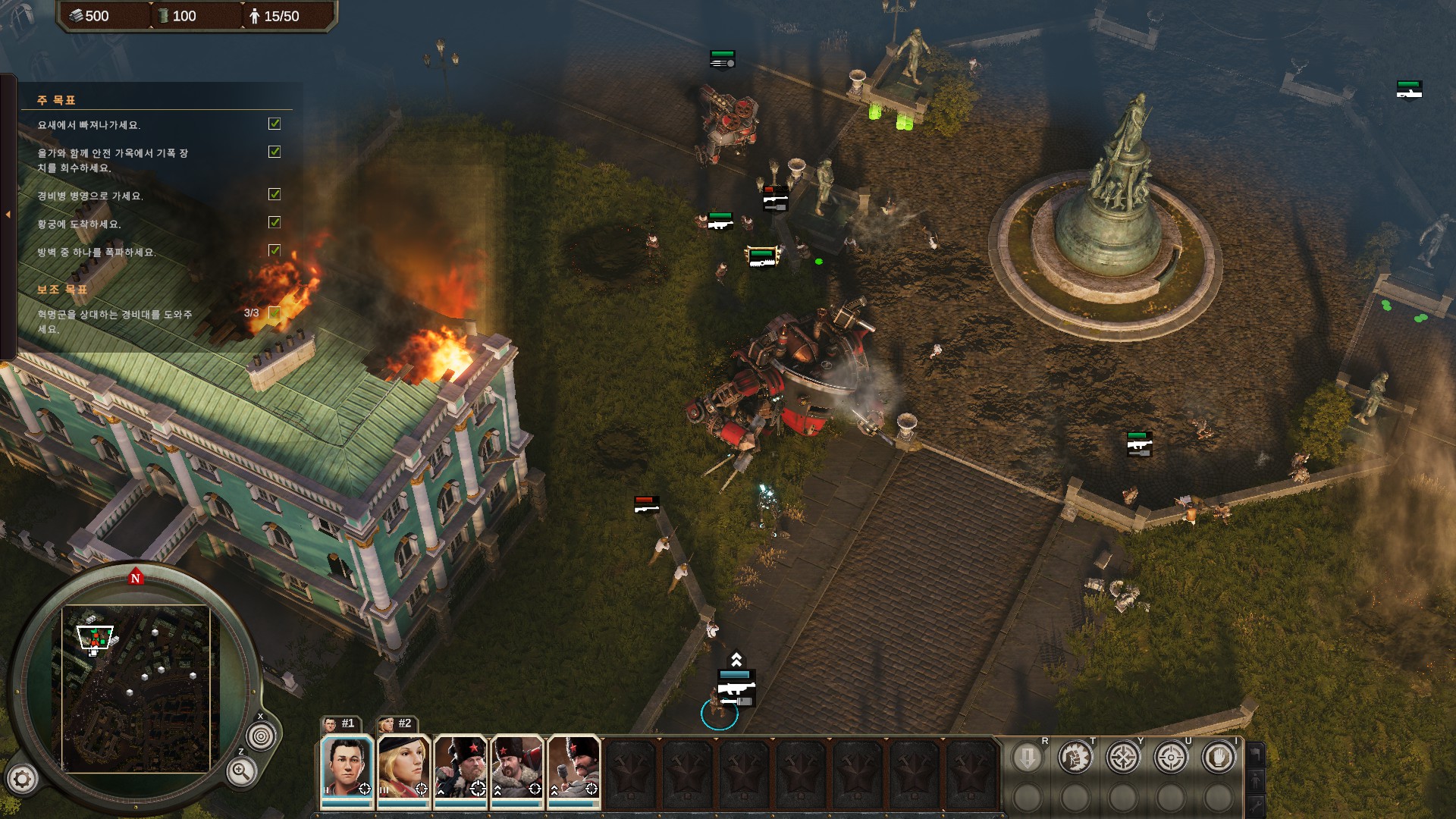Select control group #2 tab

tap(397, 723)
